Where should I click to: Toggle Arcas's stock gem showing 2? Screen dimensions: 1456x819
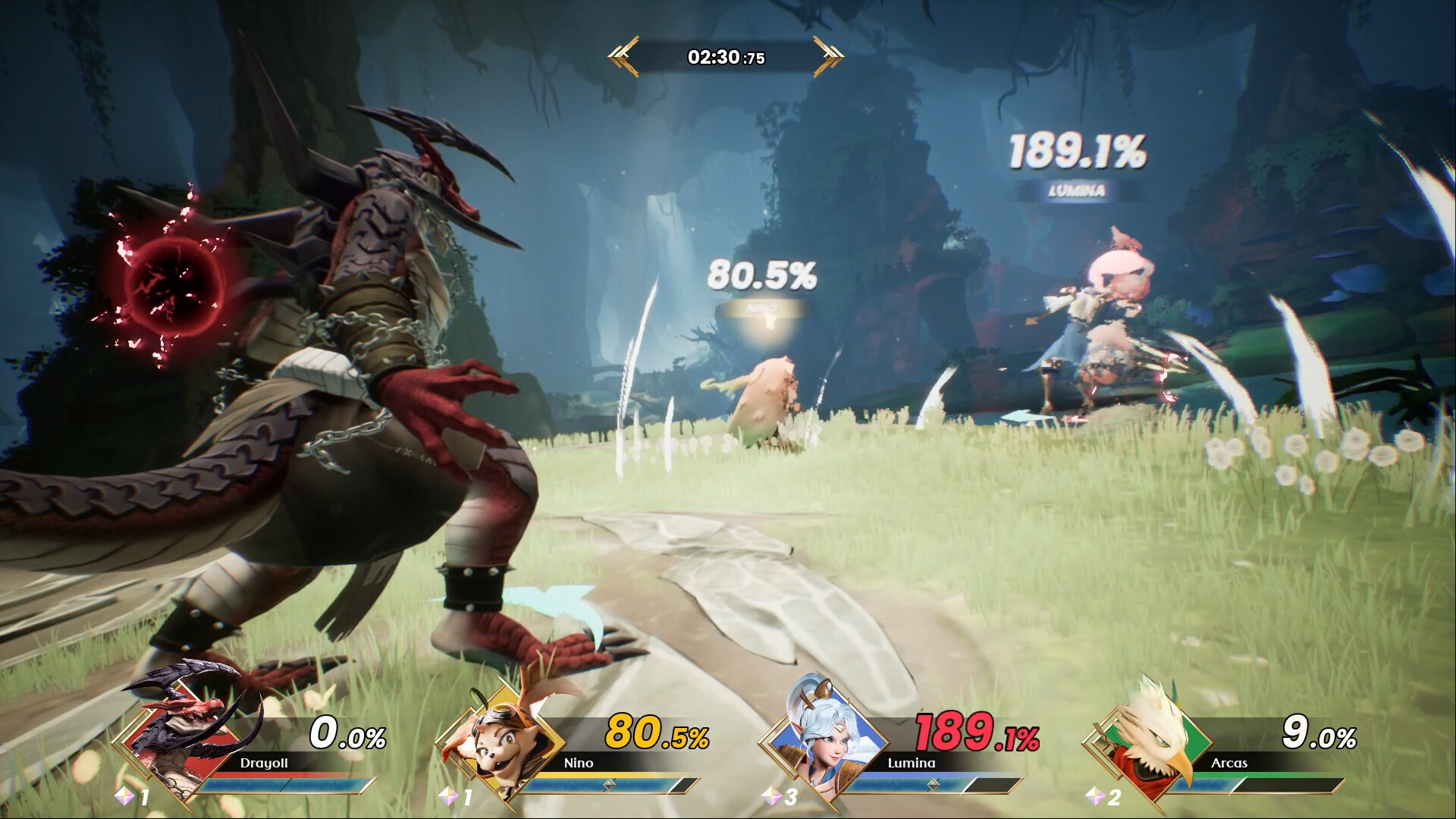1098,796
